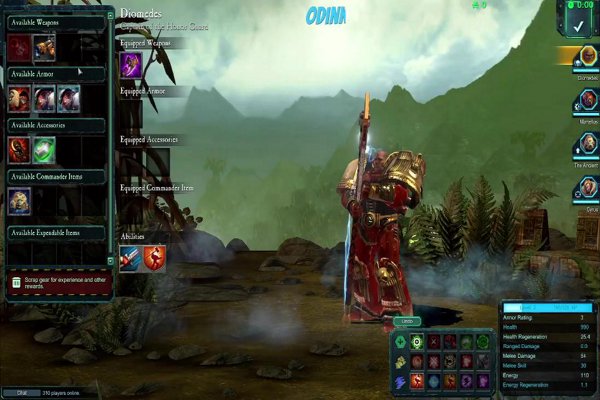The image size is (600, 400).
Task: Click the blue missile ability icon
Action: (131, 258)
